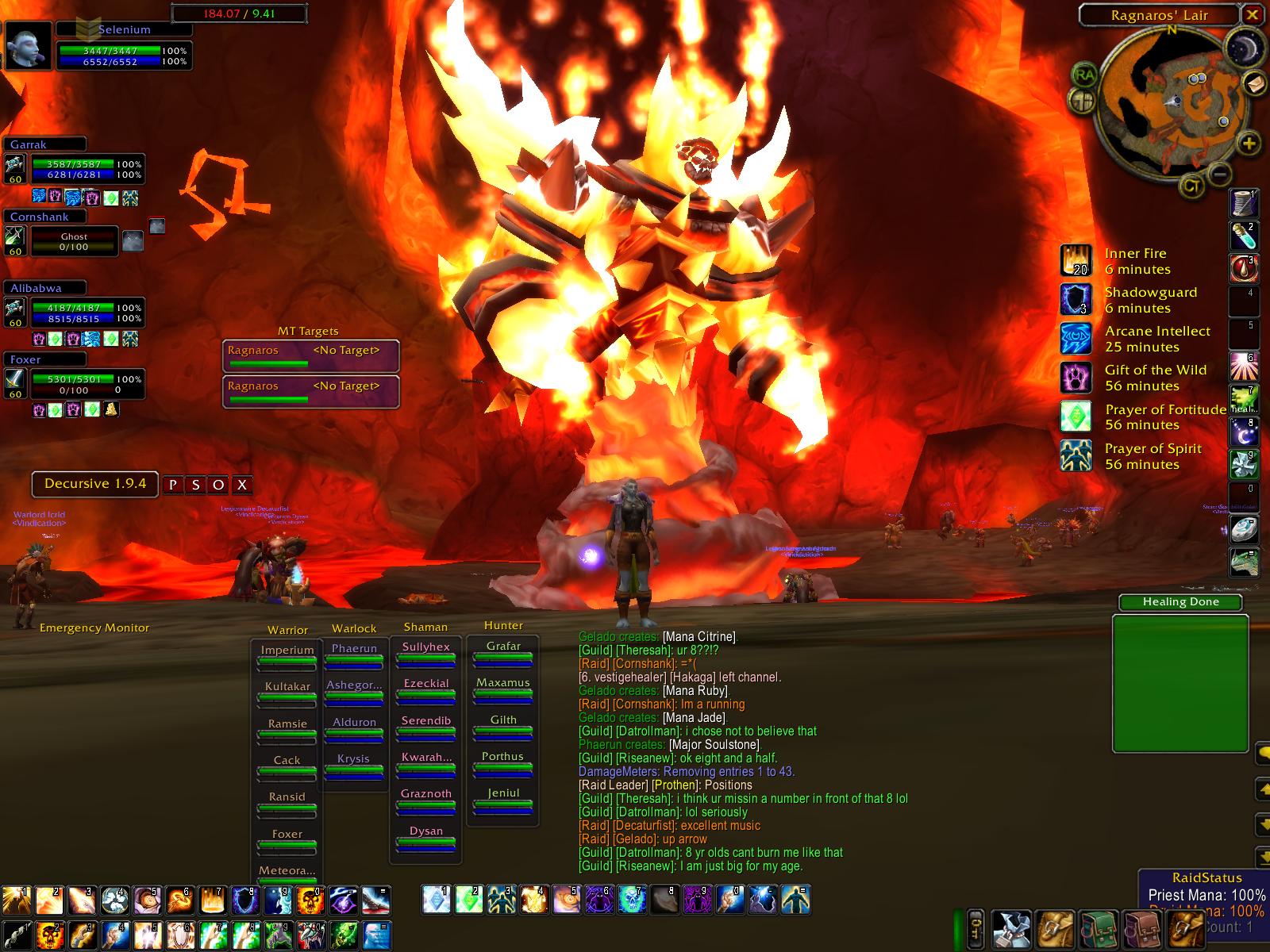1270x952 pixels.
Task: Select the Arcane Intellect buff icon
Action: pos(1076,339)
